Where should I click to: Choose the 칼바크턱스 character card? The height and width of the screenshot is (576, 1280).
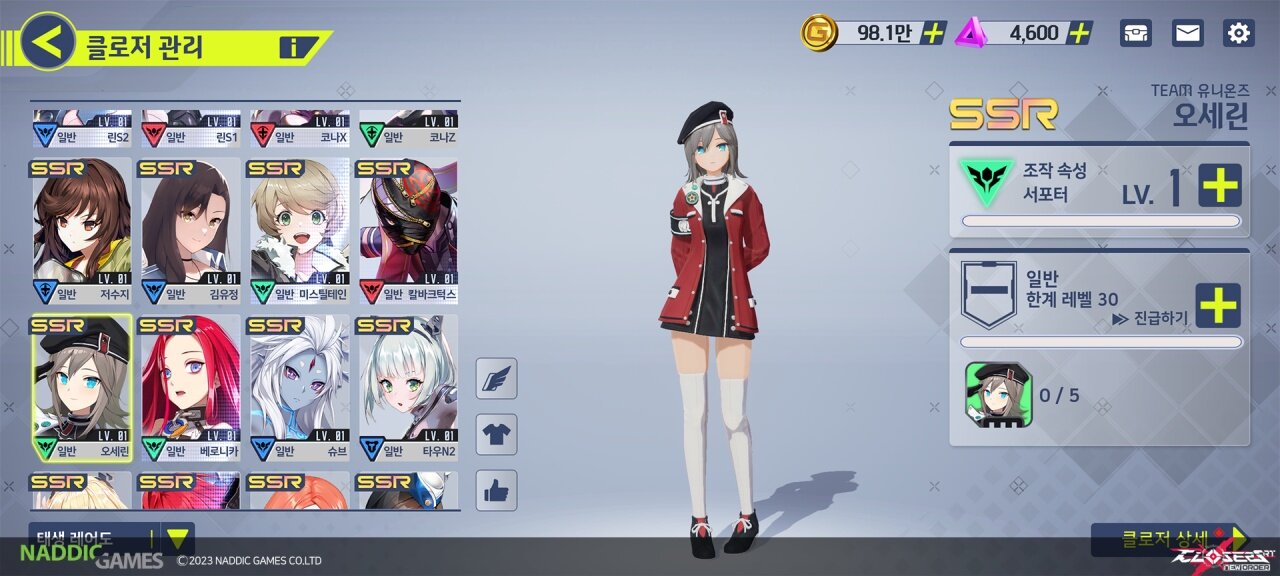pos(408,231)
